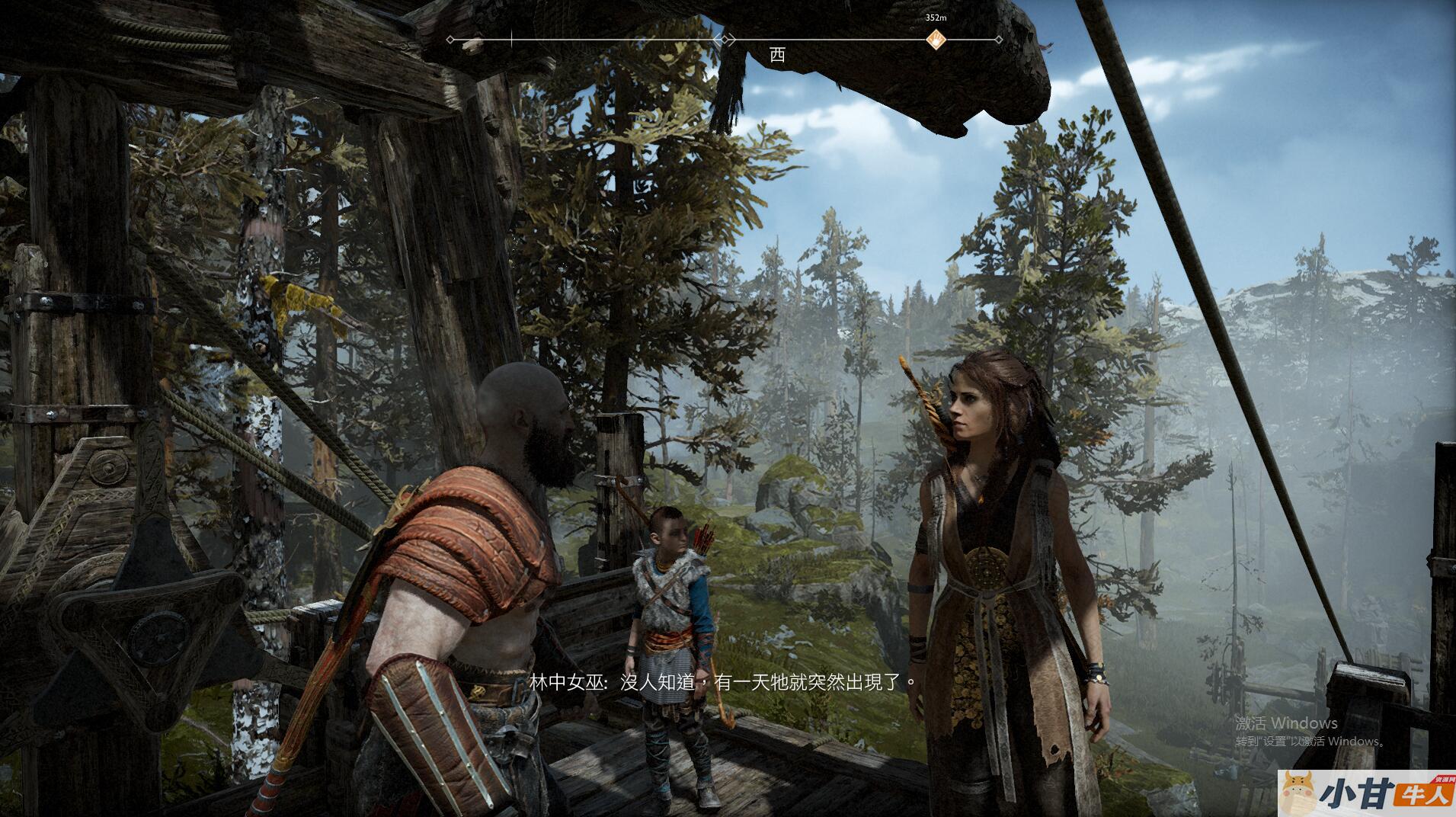Select the compass bar's west direction label

[x=776, y=55]
